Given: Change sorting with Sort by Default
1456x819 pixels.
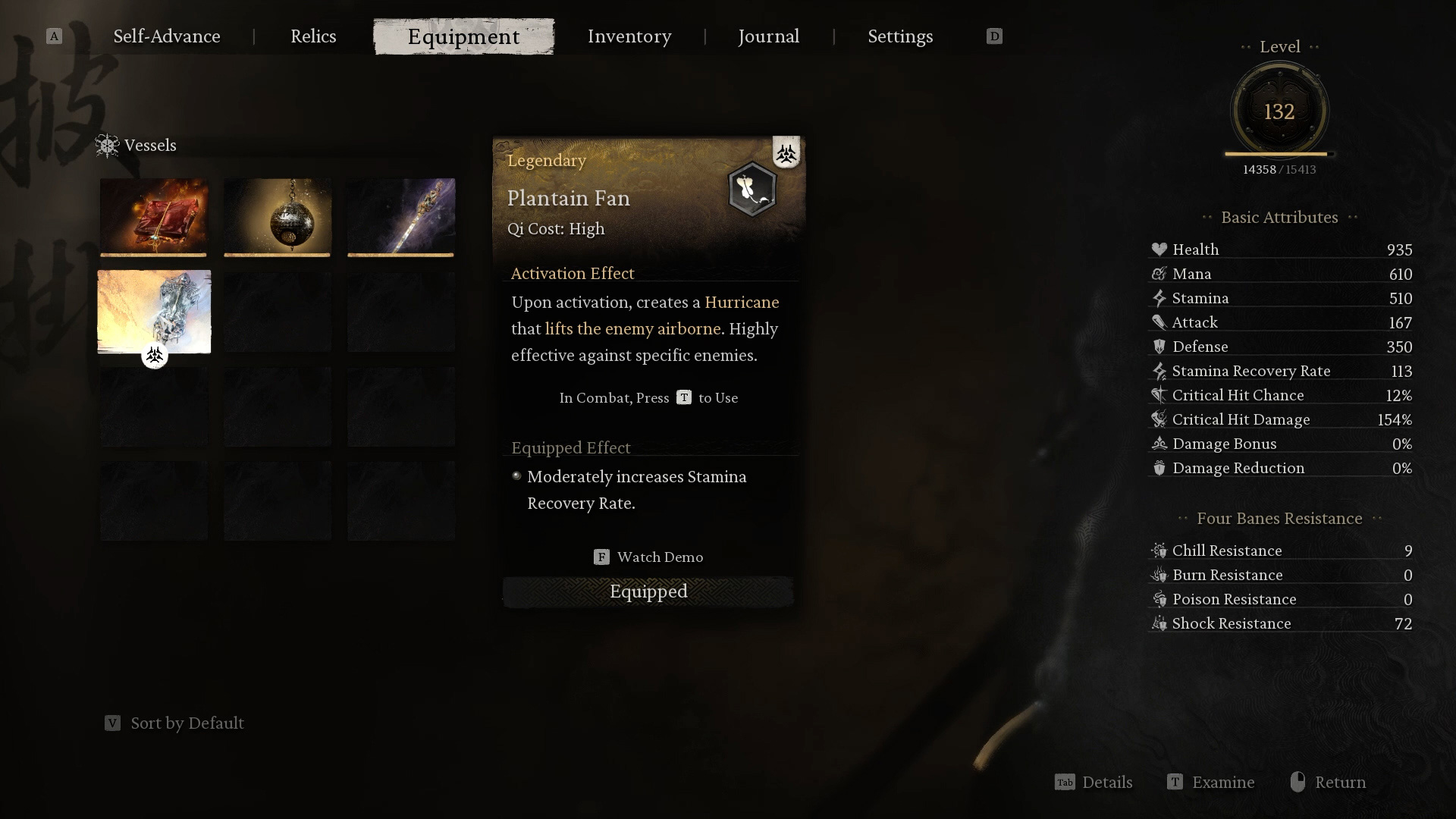Looking at the screenshot, I should tap(174, 723).
